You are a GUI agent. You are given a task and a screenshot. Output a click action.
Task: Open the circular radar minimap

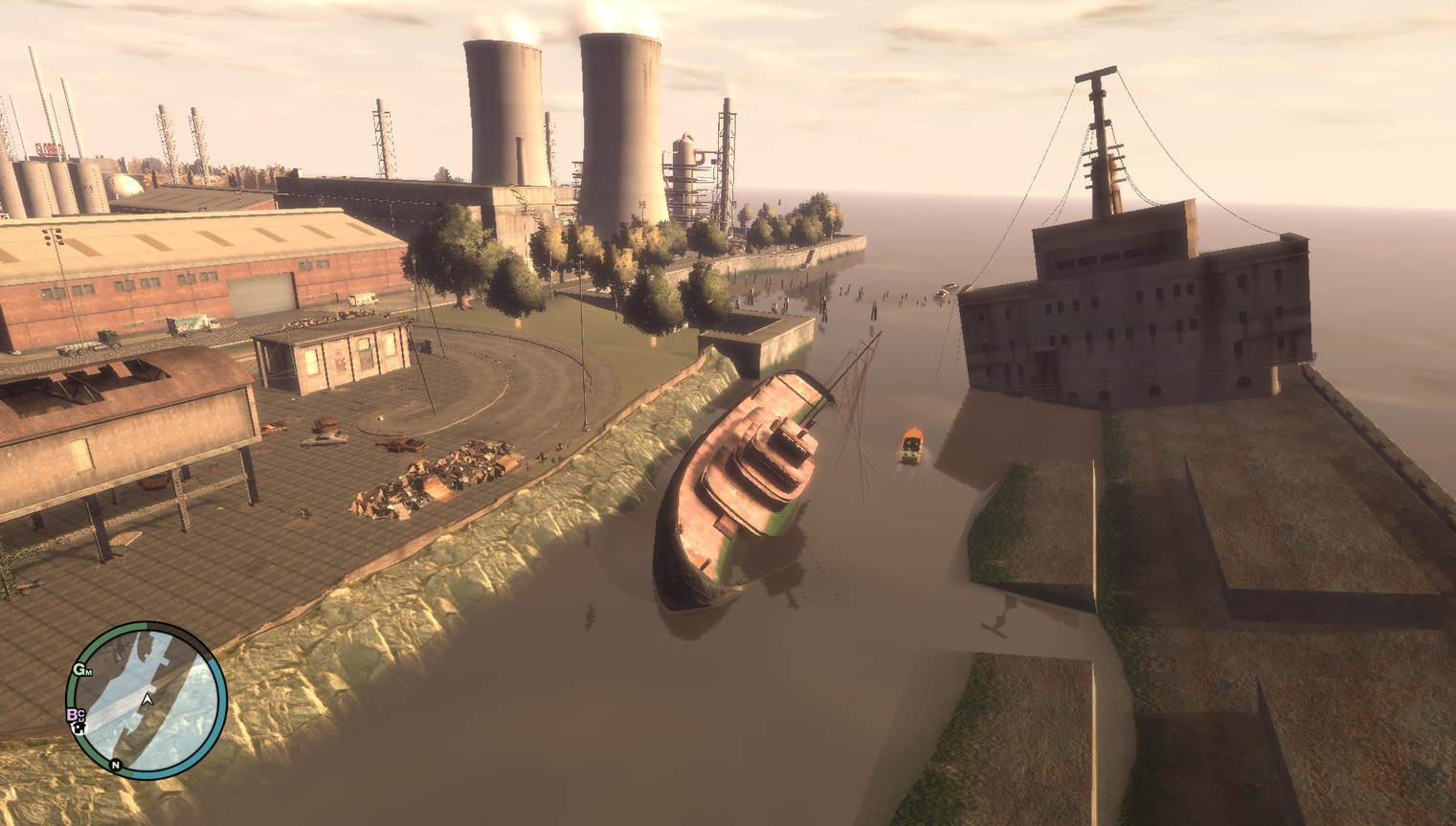tap(146, 700)
